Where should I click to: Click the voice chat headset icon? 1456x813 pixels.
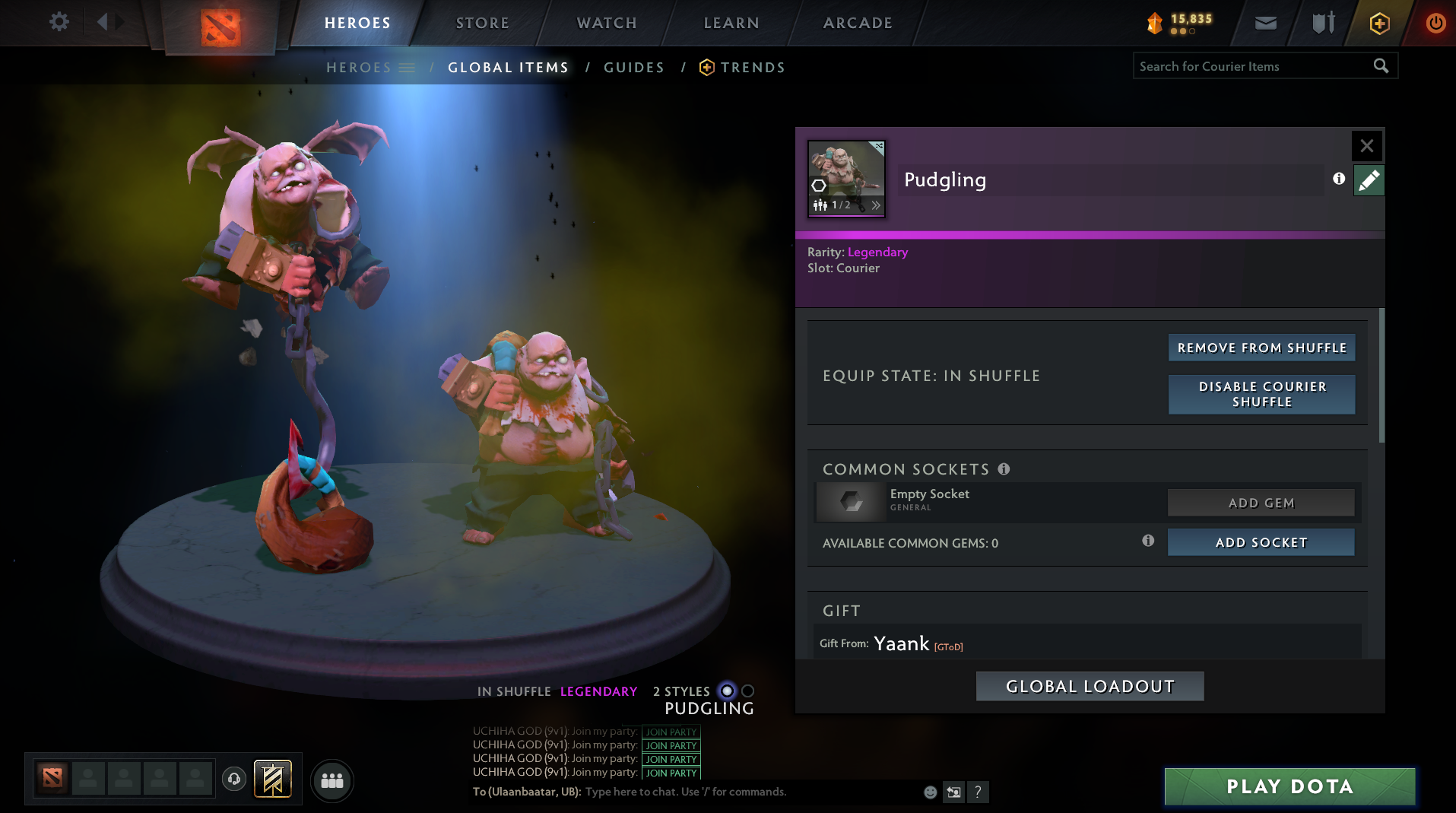[x=233, y=780]
